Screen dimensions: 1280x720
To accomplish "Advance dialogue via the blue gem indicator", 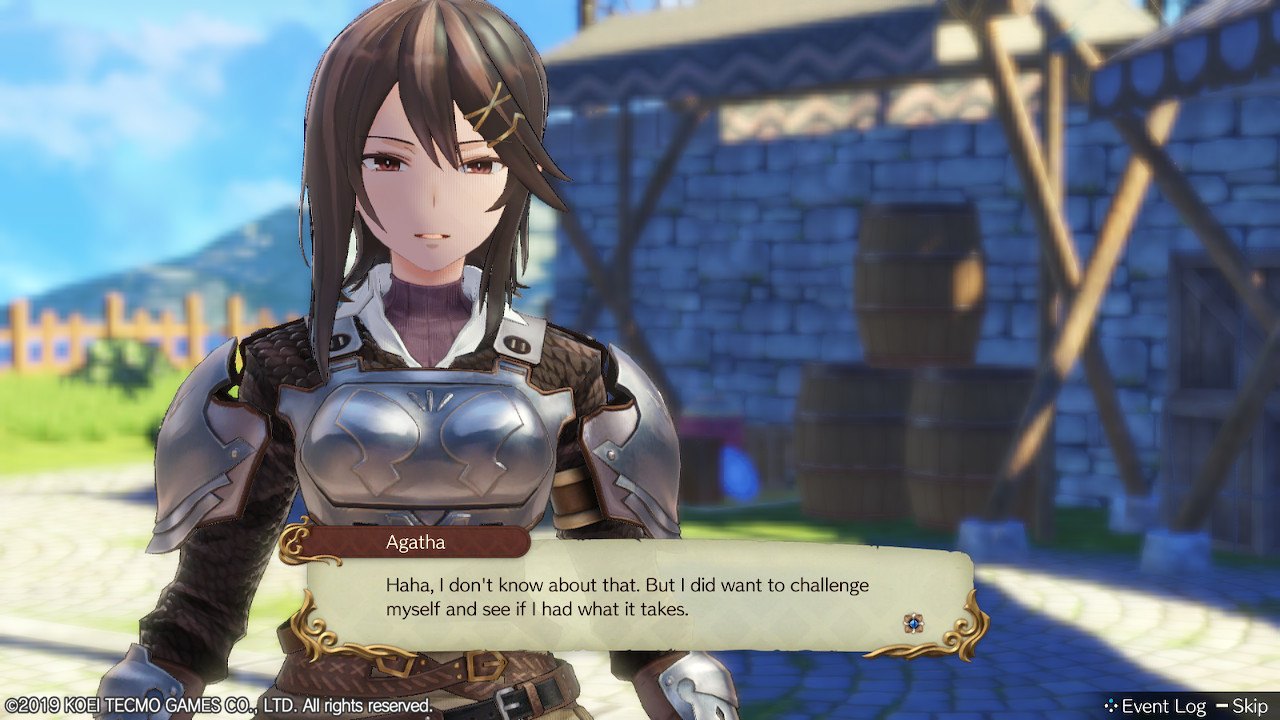I will click(913, 623).
